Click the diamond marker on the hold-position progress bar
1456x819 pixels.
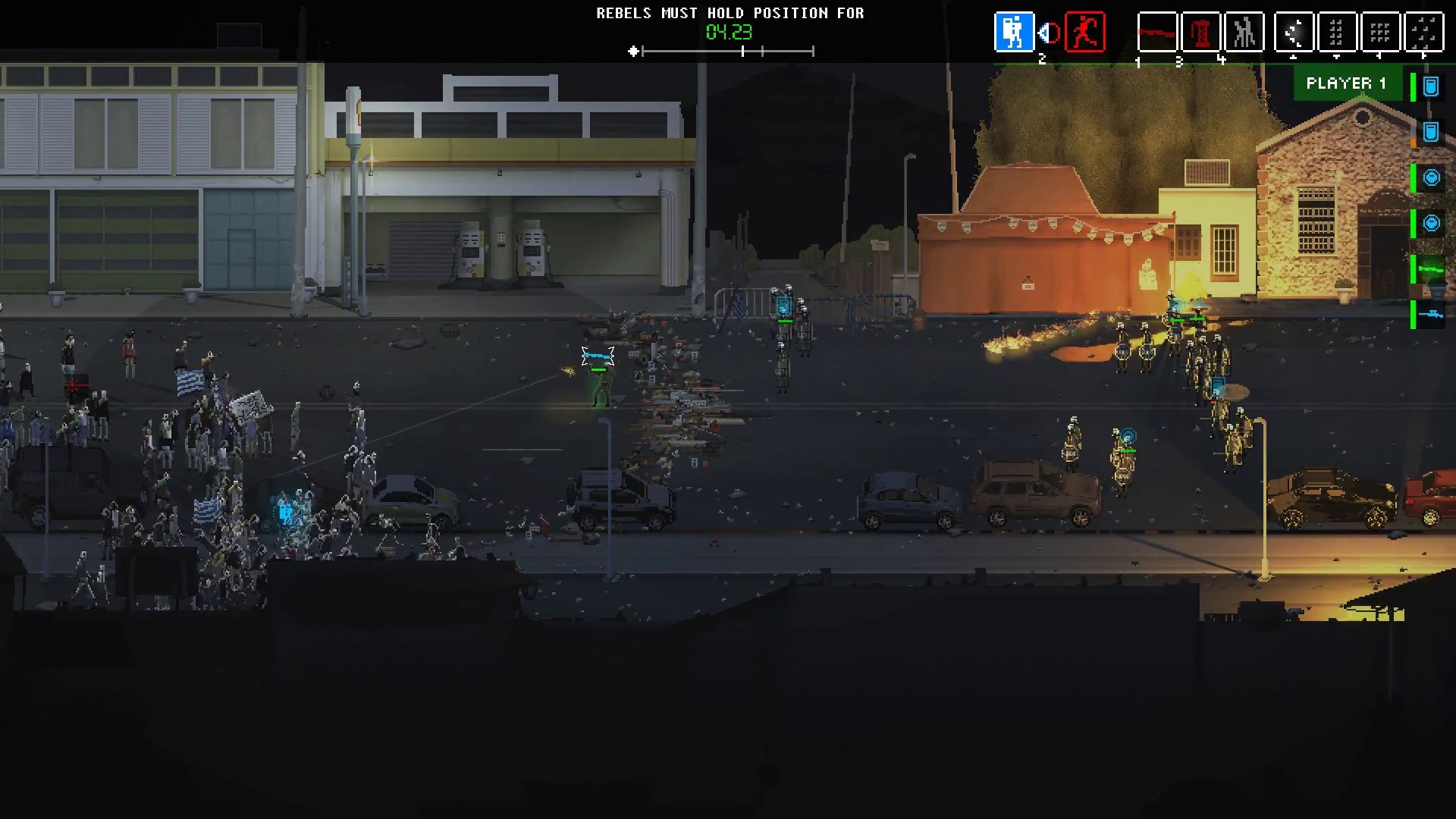(x=633, y=52)
